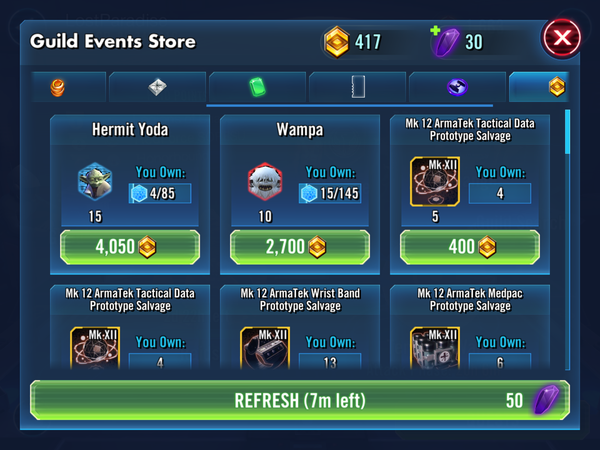Open the white diamond store tab
This screenshot has width=600, height=450.
[157, 88]
